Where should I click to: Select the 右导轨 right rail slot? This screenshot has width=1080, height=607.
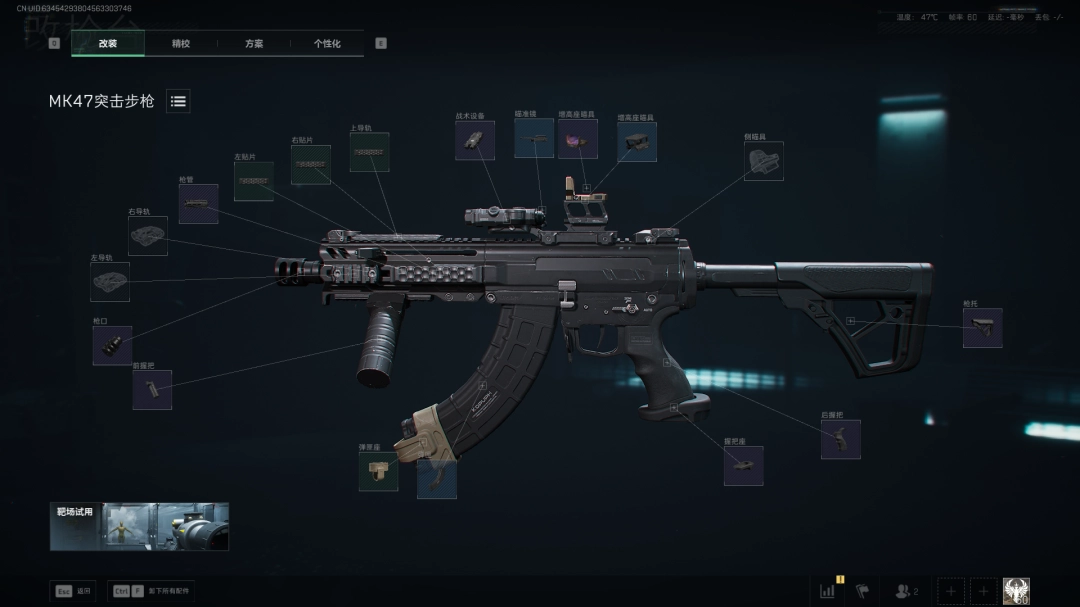coord(148,236)
